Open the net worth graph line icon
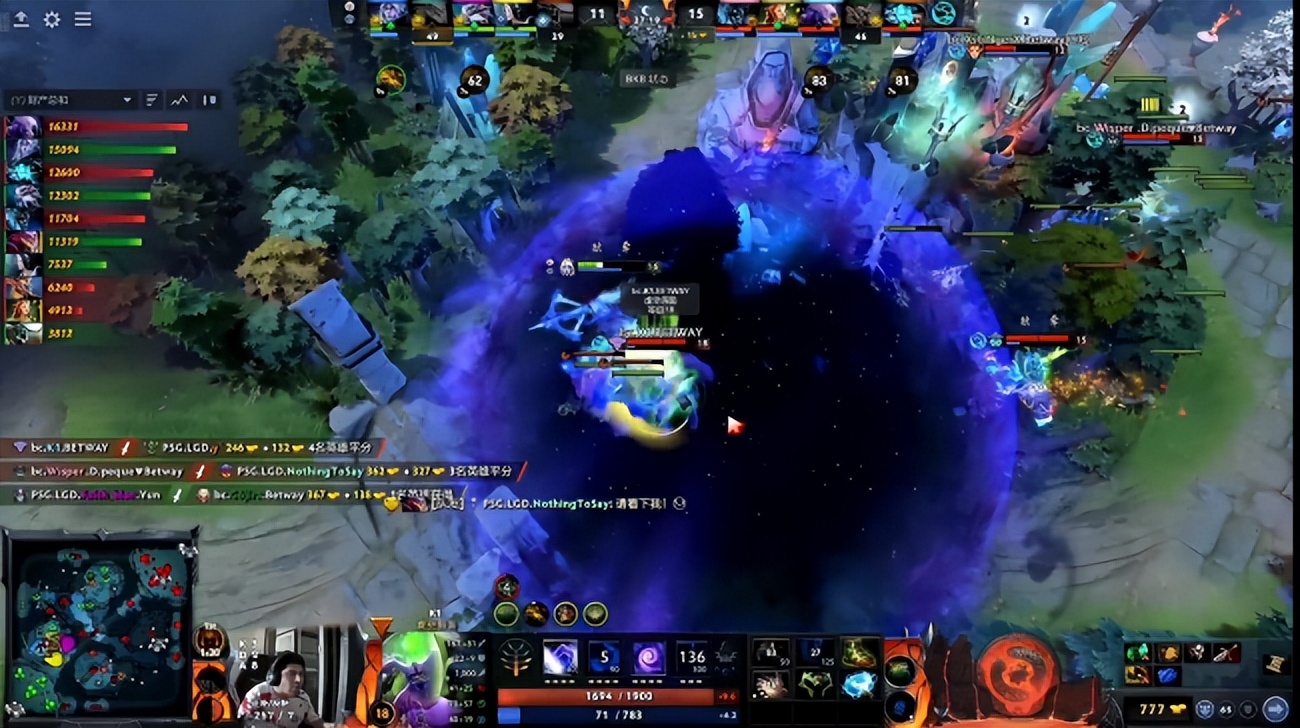This screenshot has height=728, width=1300. click(x=180, y=100)
